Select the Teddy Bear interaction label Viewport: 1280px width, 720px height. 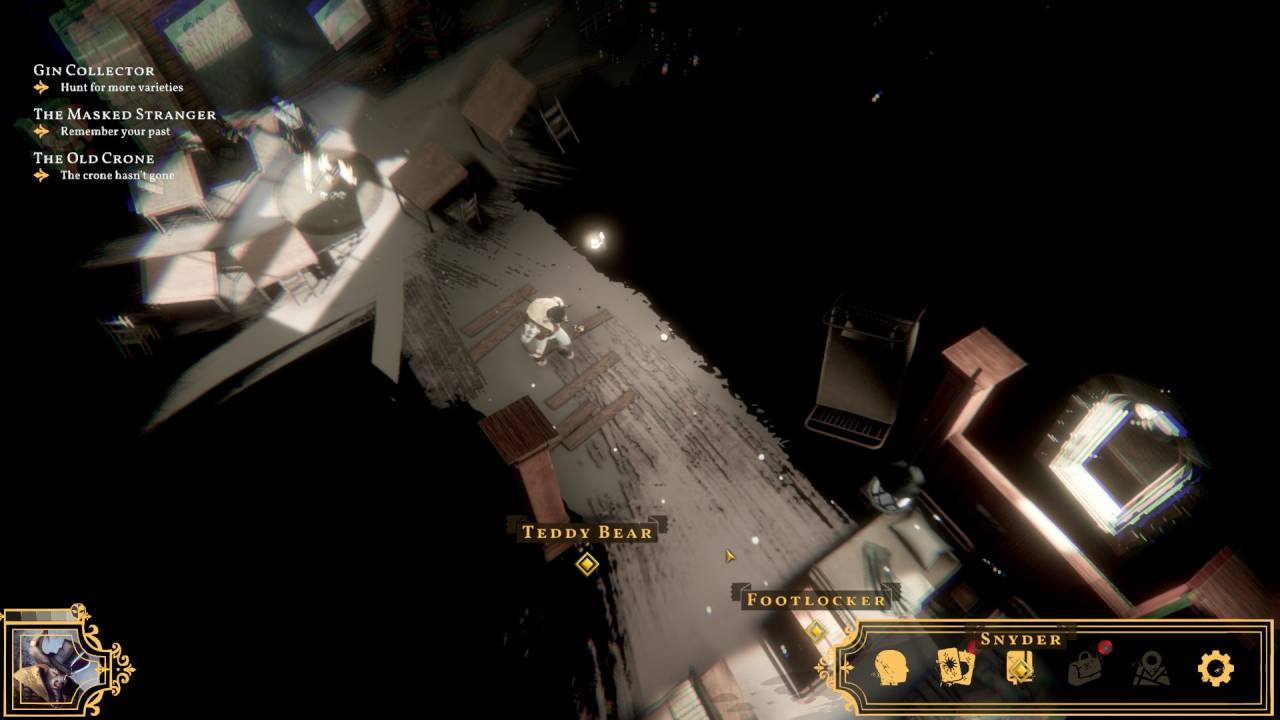[x=587, y=532]
